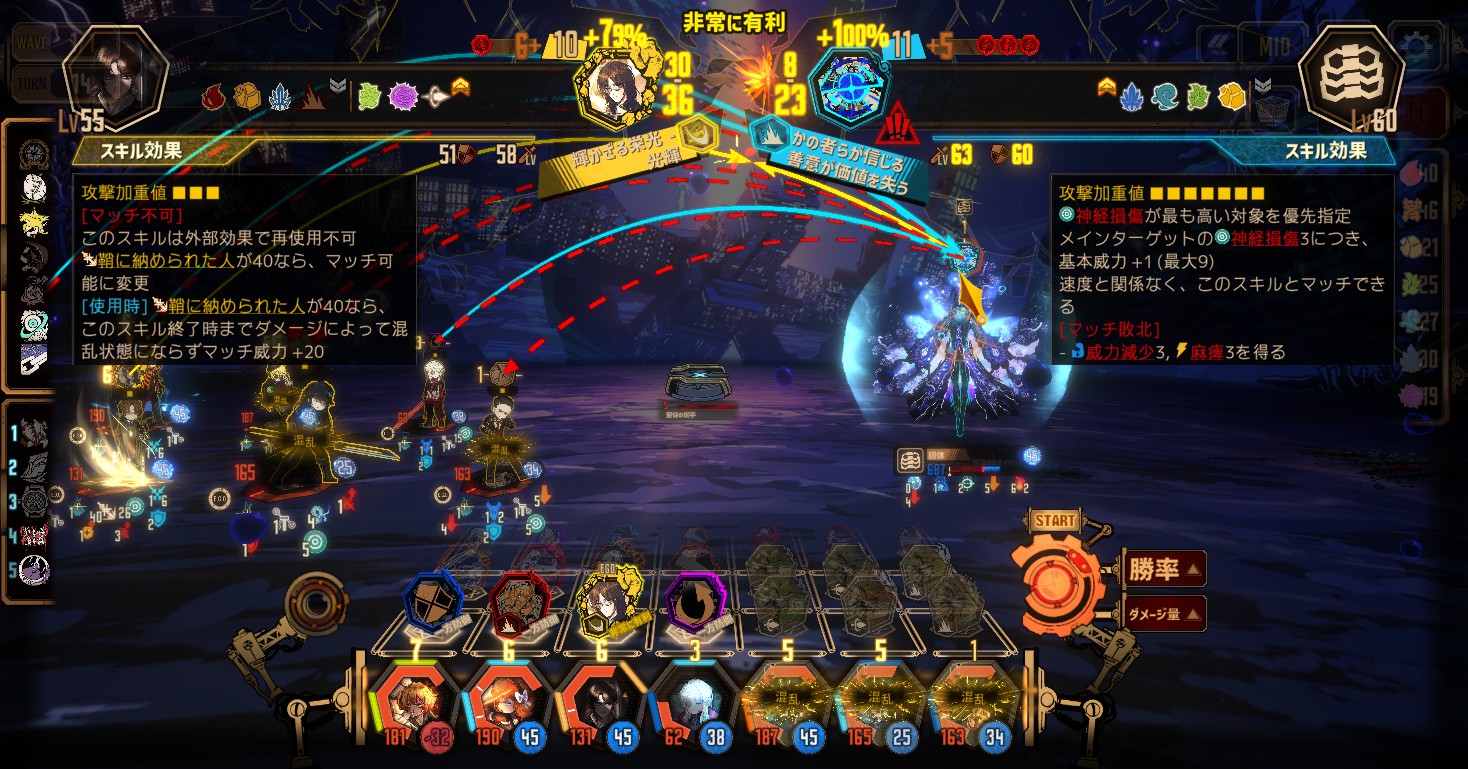Change the MID battle speed setting
This screenshot has height=769, width=1468.
tap(1273, 45)
